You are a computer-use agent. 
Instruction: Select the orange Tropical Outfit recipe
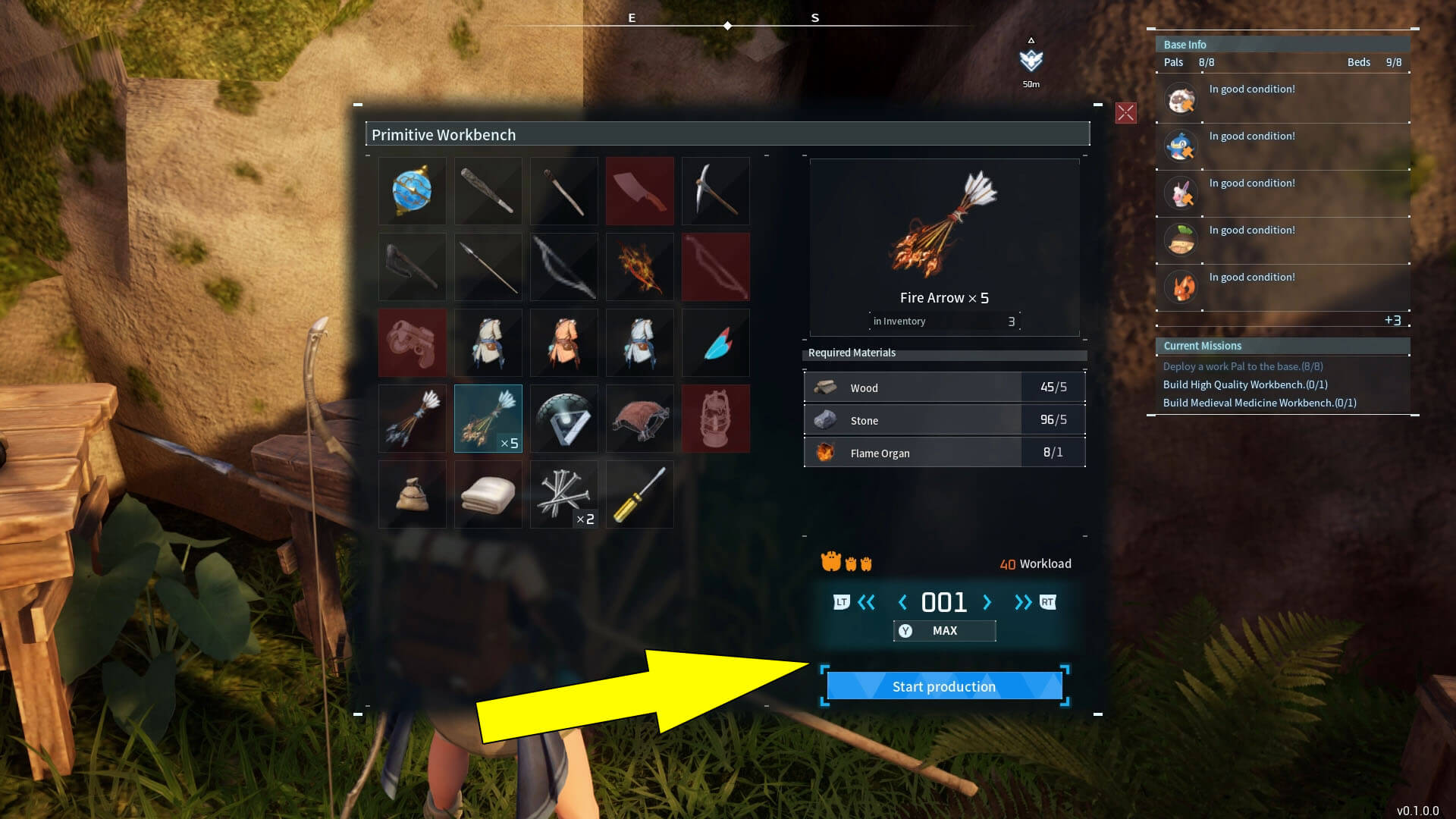click(x=563, y=342)
